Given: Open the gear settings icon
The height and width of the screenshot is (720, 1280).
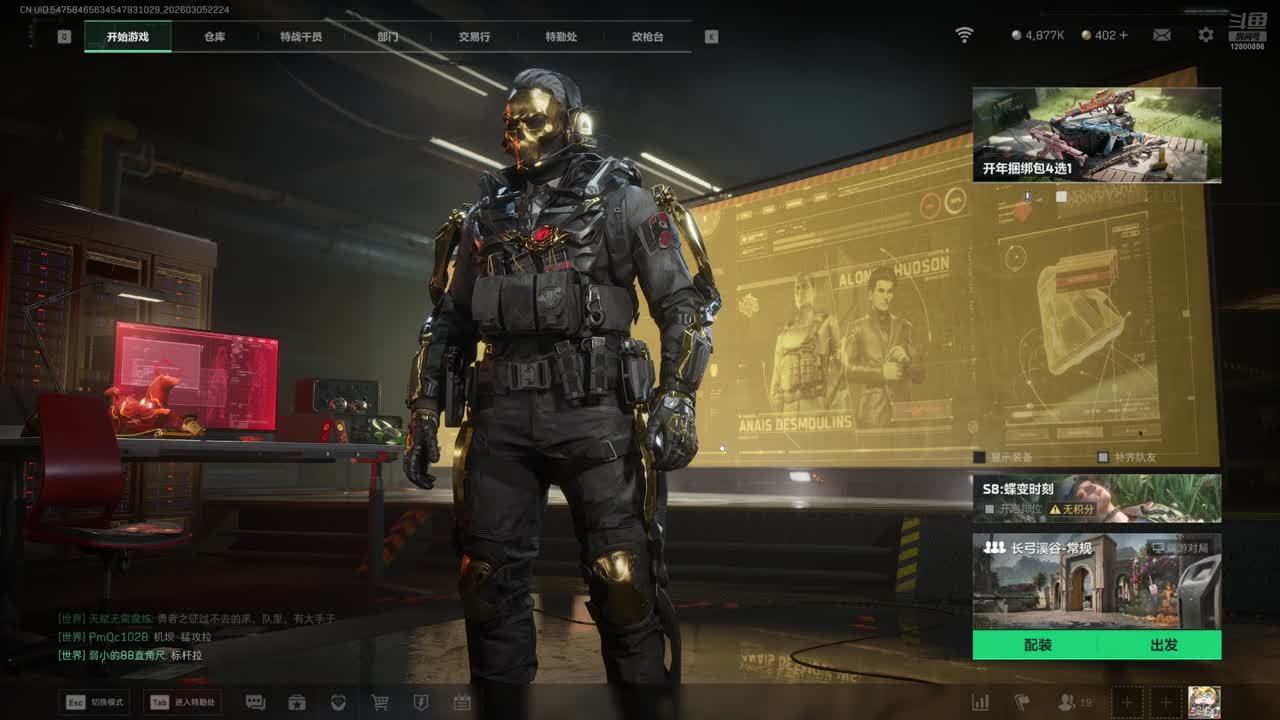Looking at the screenshot, I should tap(1206, 35).
